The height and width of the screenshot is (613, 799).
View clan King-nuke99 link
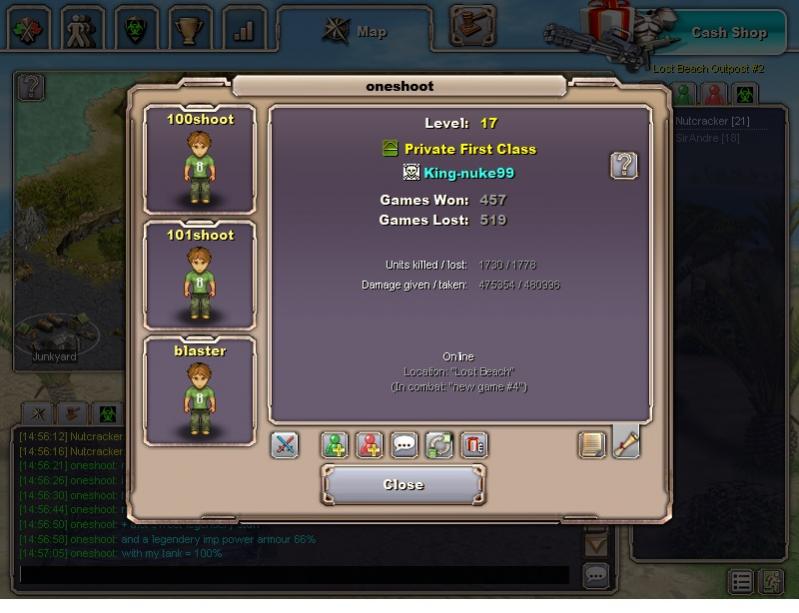click(x=468, y=173)
